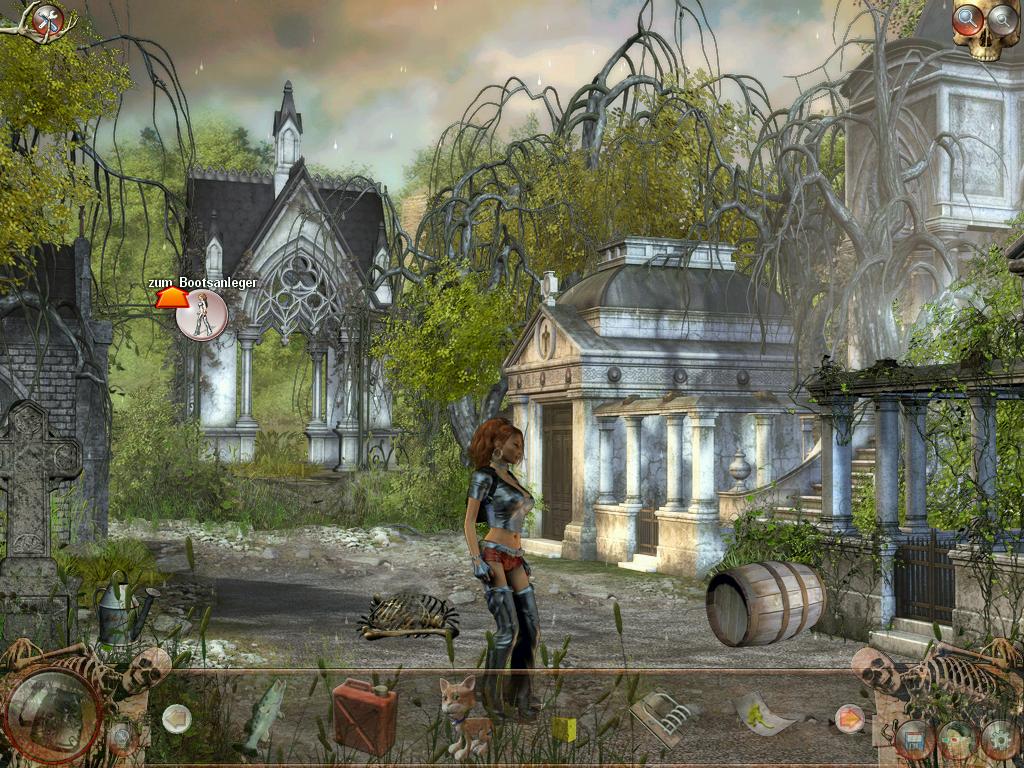The width and height of the screenshot is (1024, 768).
Task: Open the gear settings button
Action: coord(1000,740)
